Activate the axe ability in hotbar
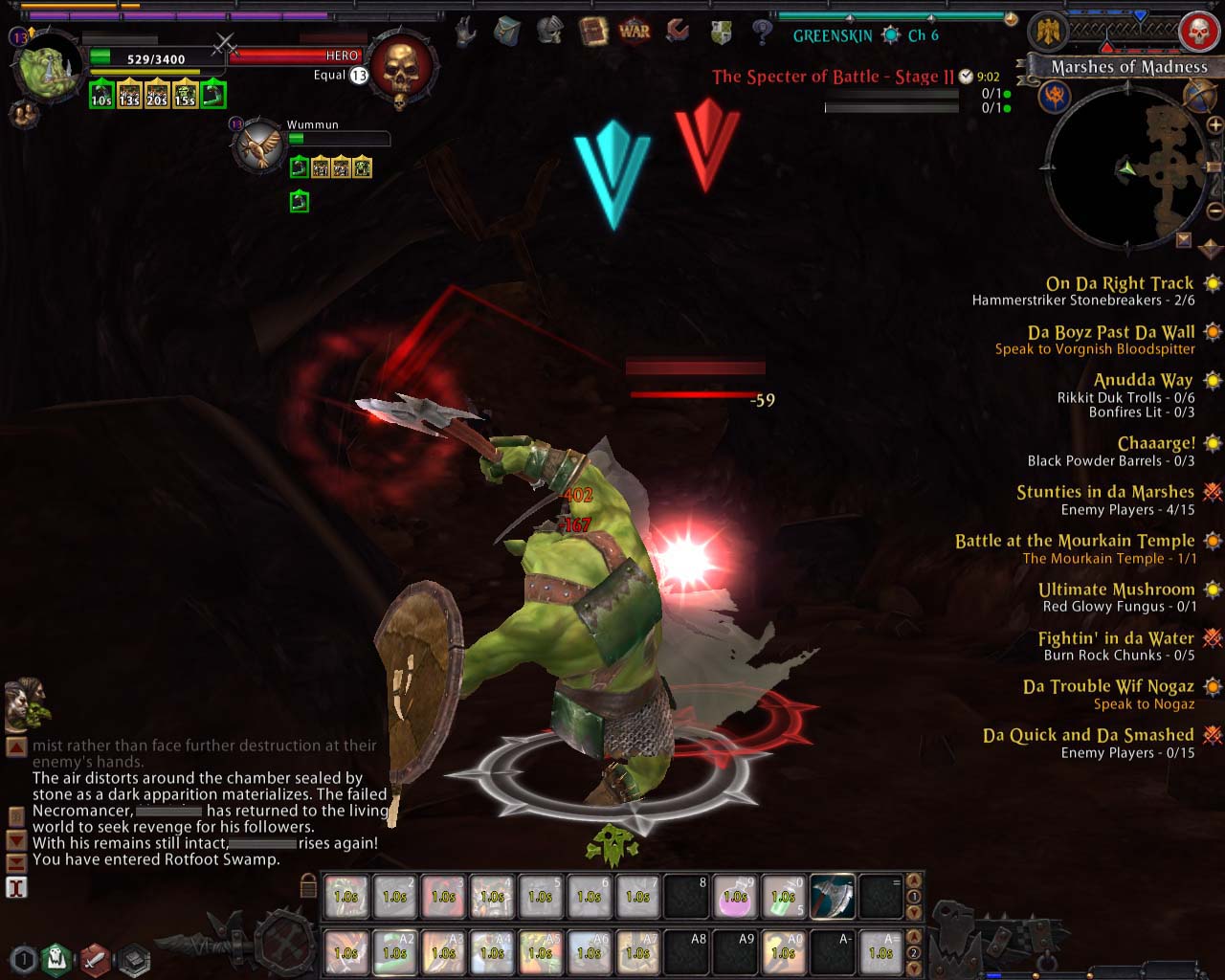Screen dimensions: 1225x980 833,897
